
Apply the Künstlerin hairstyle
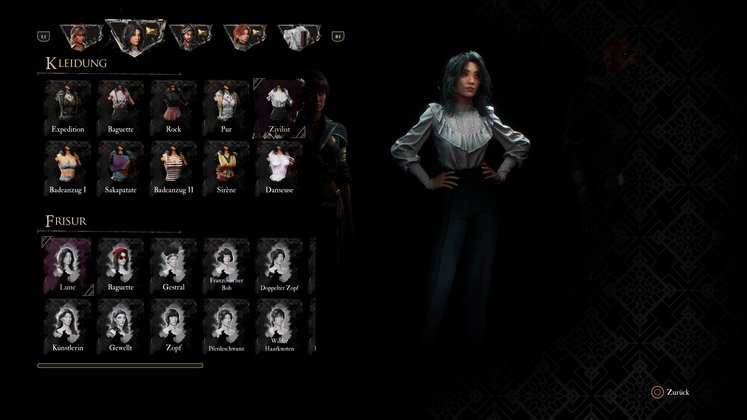(68, 326)
